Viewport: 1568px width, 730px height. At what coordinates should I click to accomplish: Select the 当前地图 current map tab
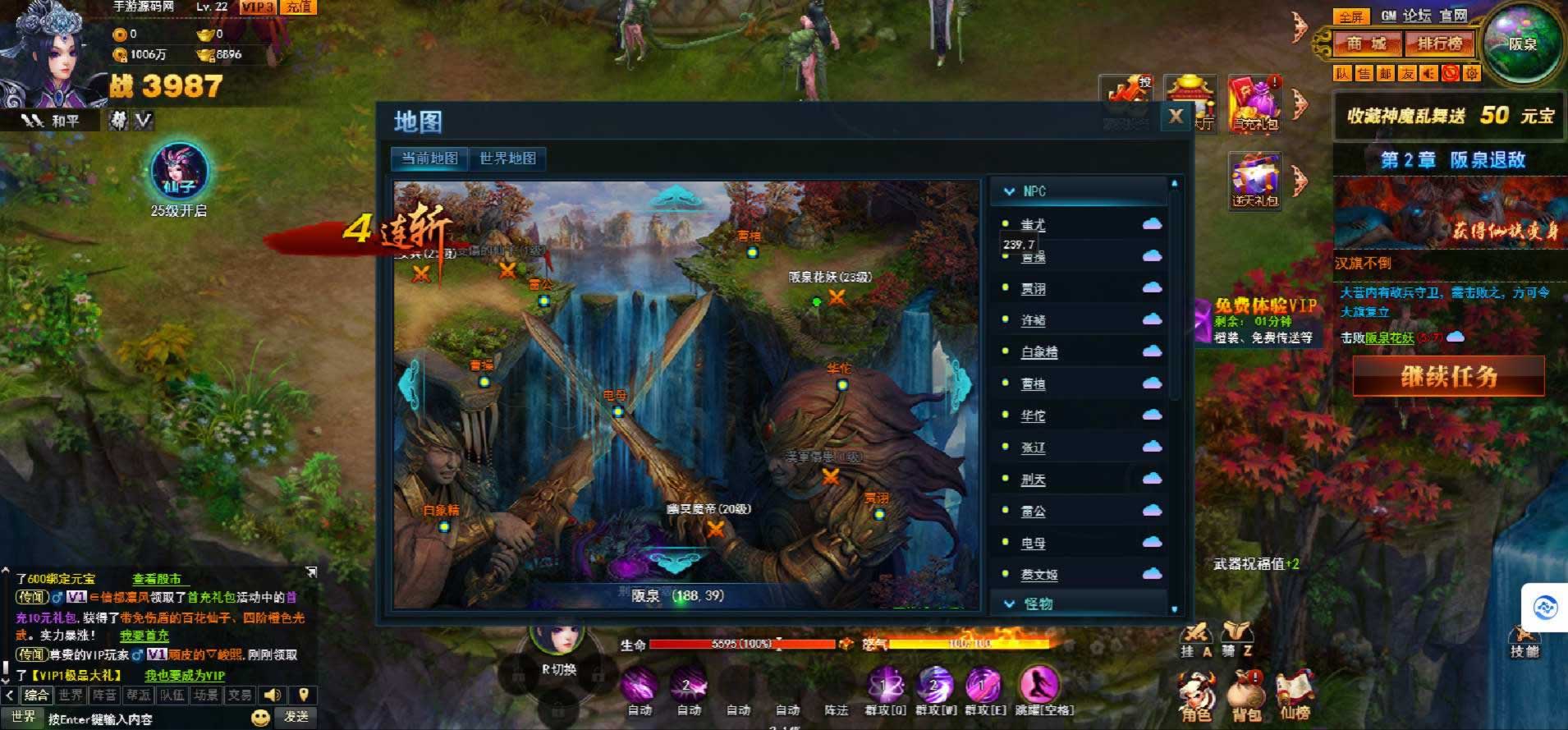coord(429,158)
